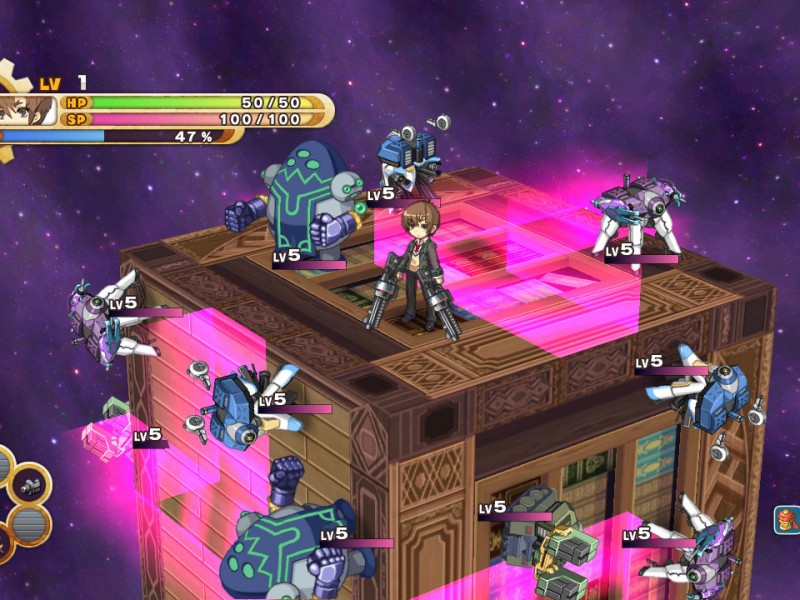Open the orange lantern item icon
Viewport: 800px width, 600px height.
point(789,520)
